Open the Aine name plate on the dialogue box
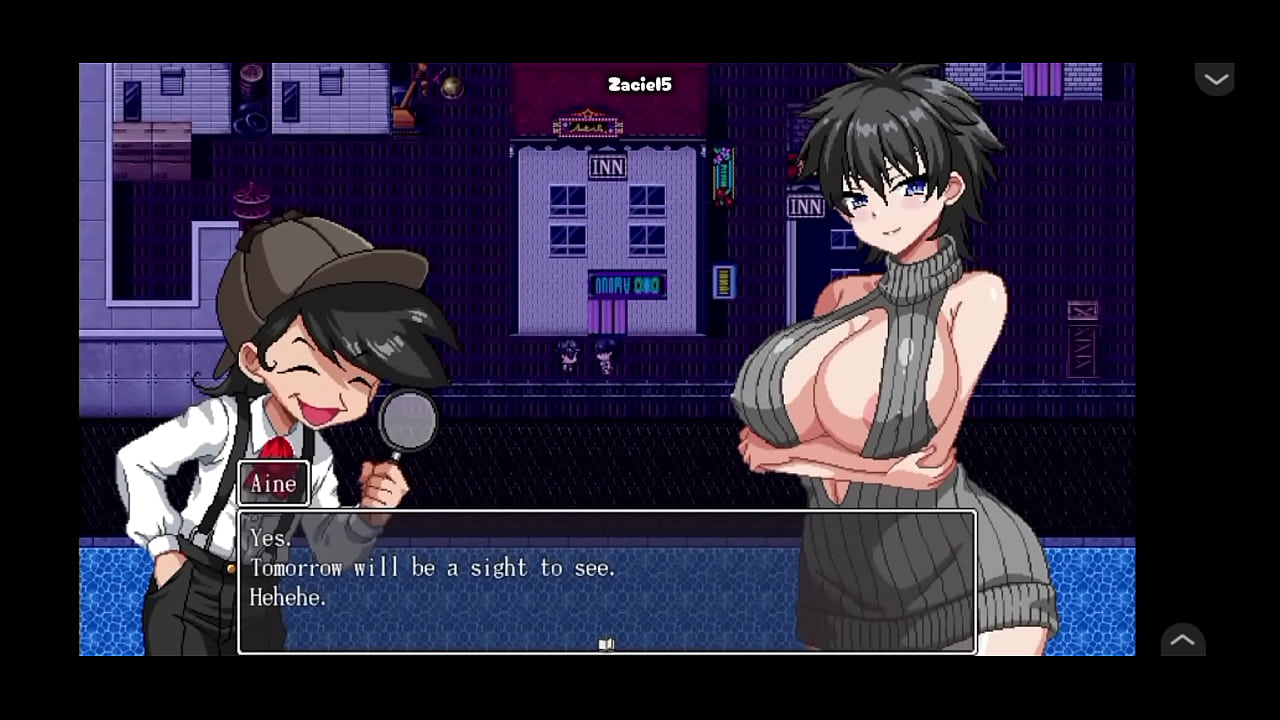1280x720 pixels. (273, 483)
